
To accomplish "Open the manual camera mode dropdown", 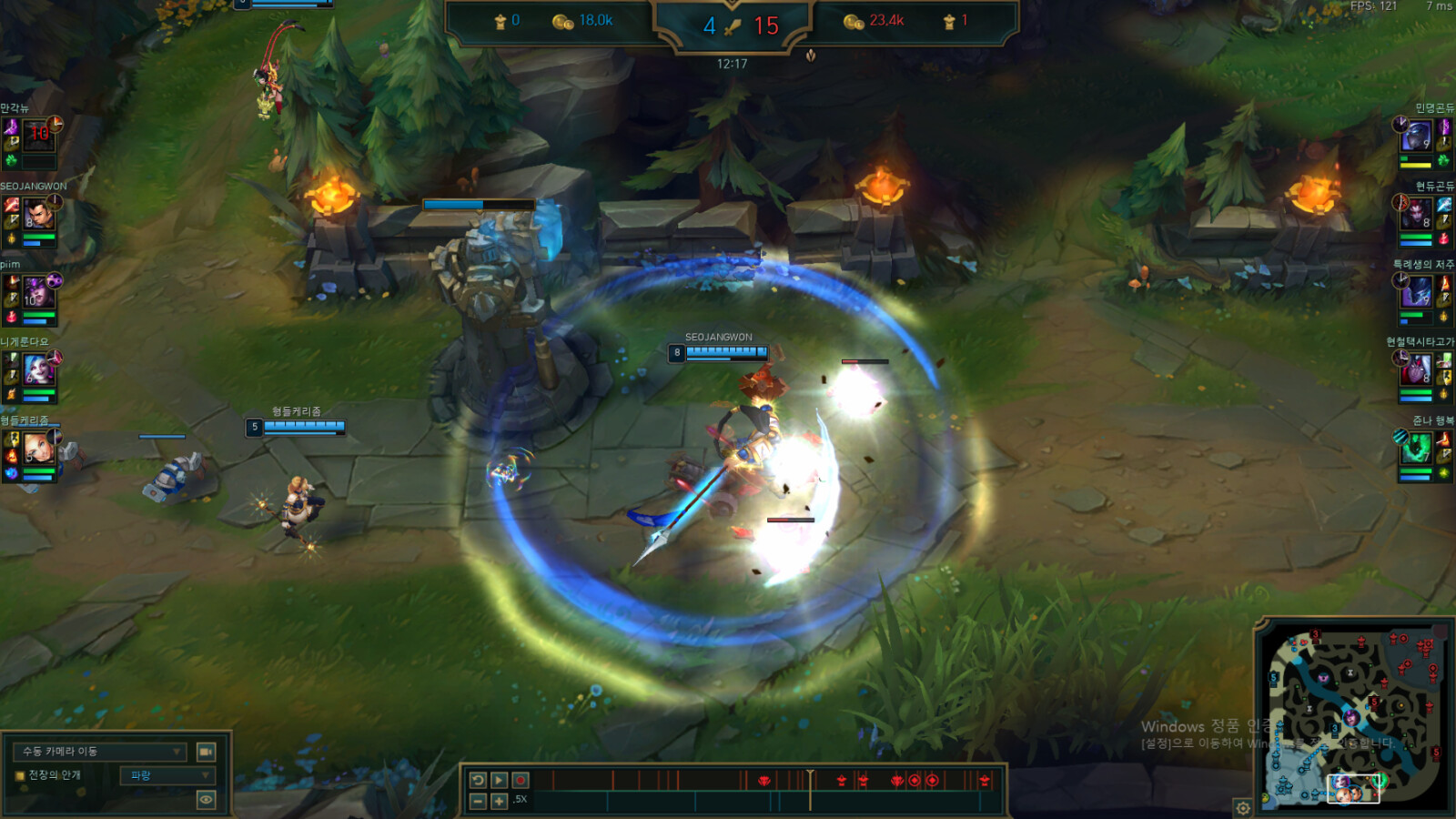I will point(100,752).
